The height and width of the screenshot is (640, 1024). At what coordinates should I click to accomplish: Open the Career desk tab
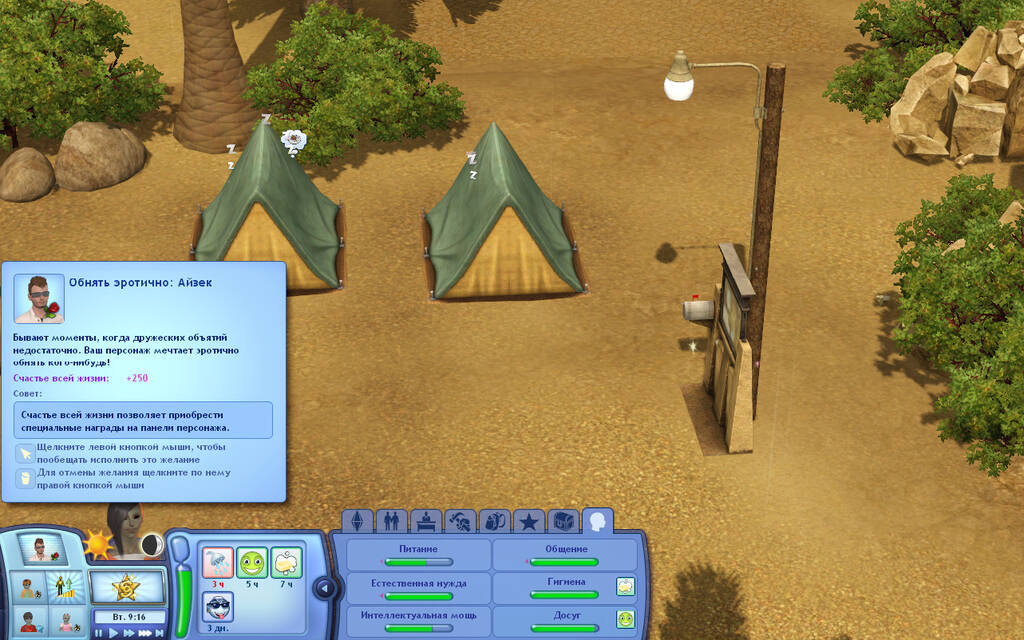pyautogui.click(x=425, y=521)
